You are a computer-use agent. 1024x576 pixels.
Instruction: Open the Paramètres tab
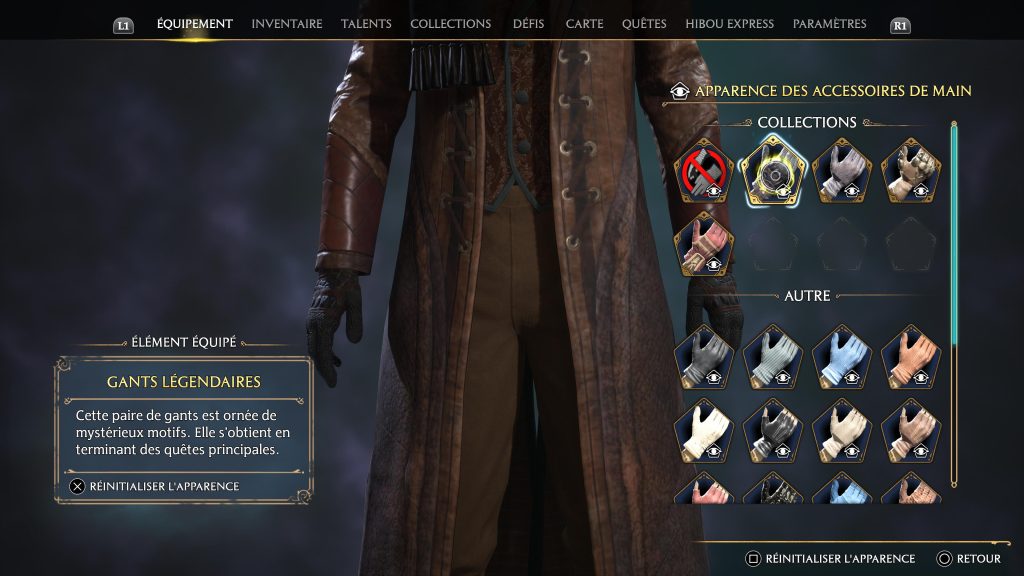830,24
